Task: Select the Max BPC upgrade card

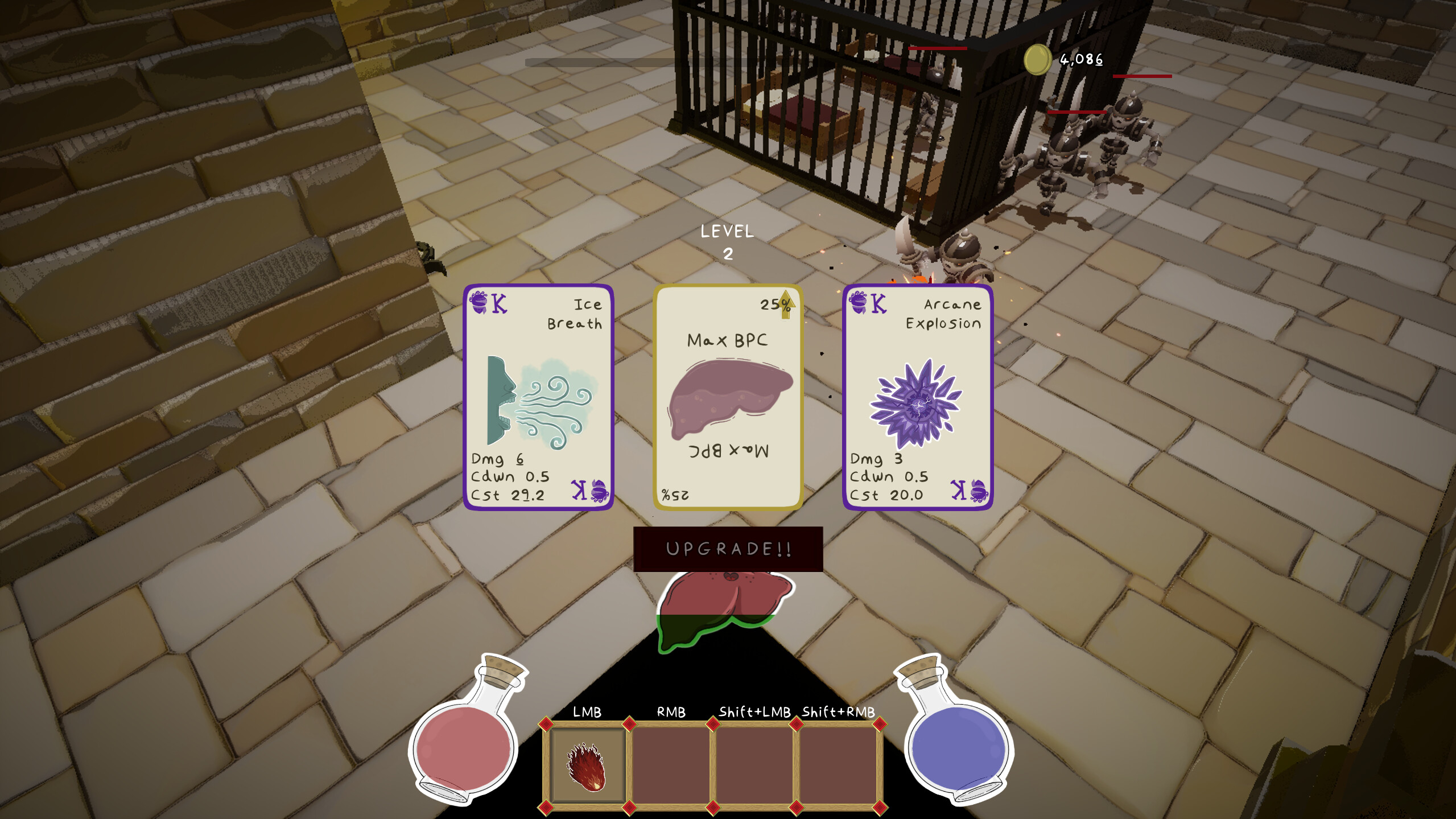Action: (729, 398)
